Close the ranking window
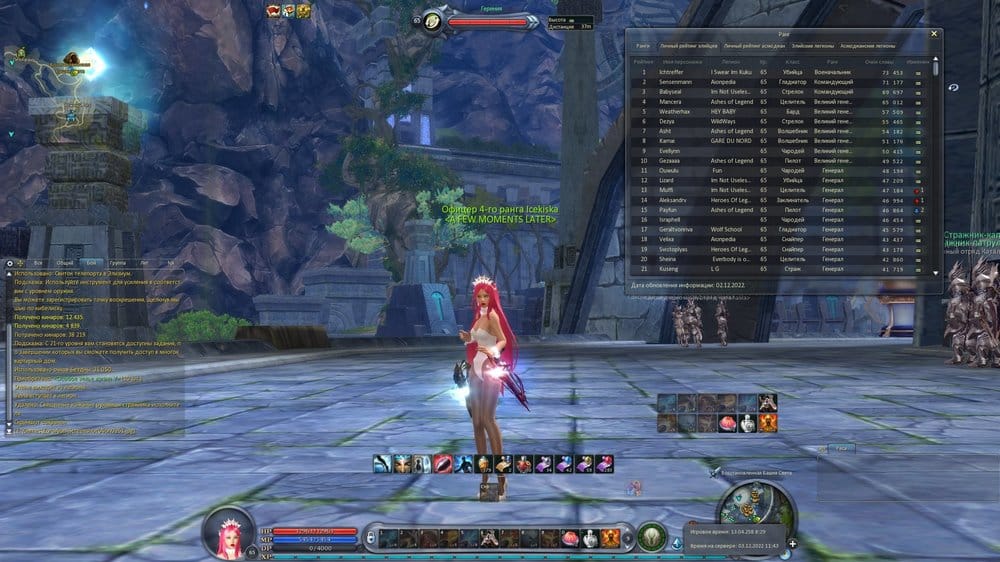This screenshot has width=1000, height=562. point(934,33)
